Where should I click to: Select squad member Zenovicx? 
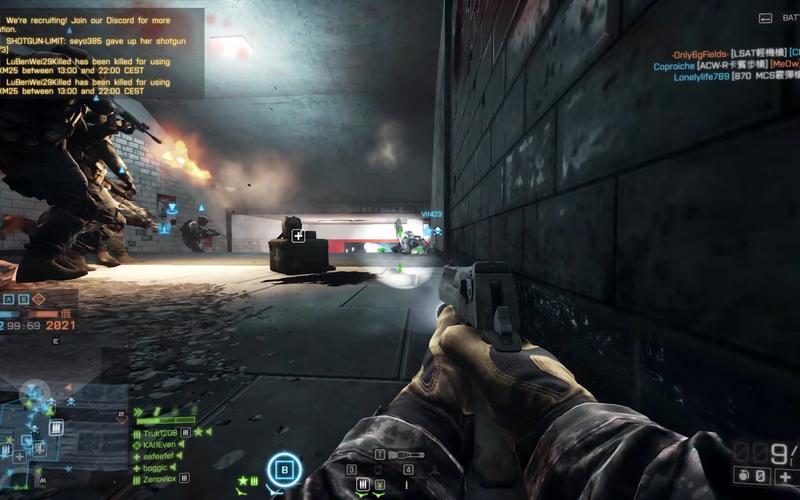160,480
